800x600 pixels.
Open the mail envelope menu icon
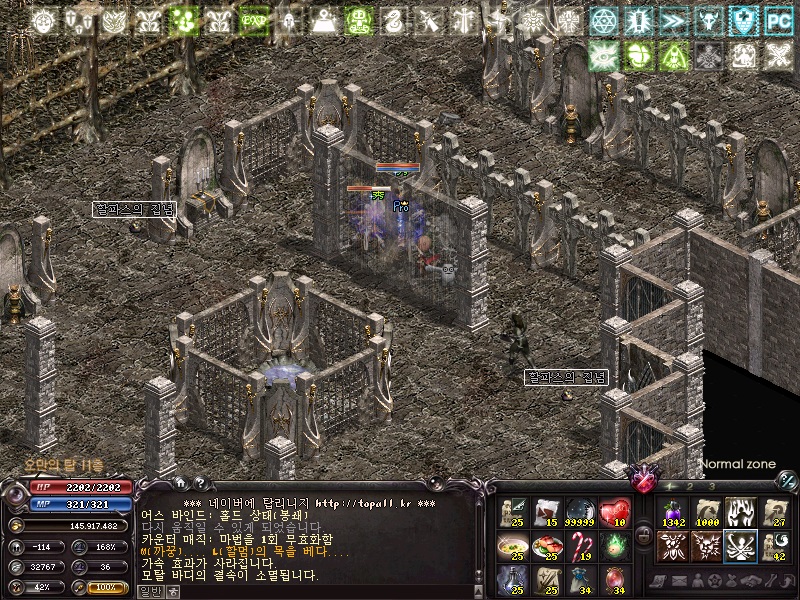[679, 580]
